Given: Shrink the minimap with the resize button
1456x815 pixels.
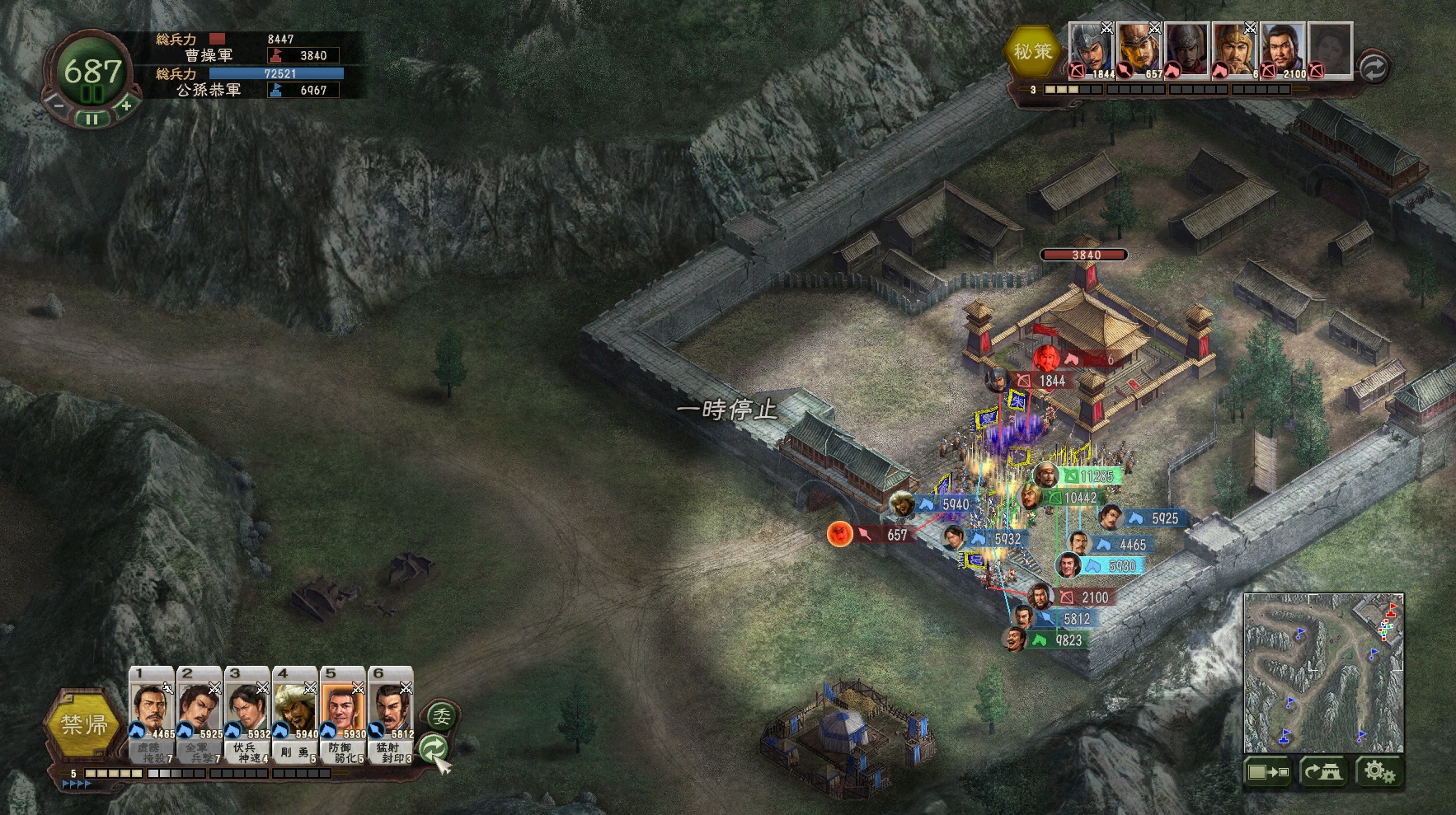Looking at the screenshot, I should (x=1267, y=772).
